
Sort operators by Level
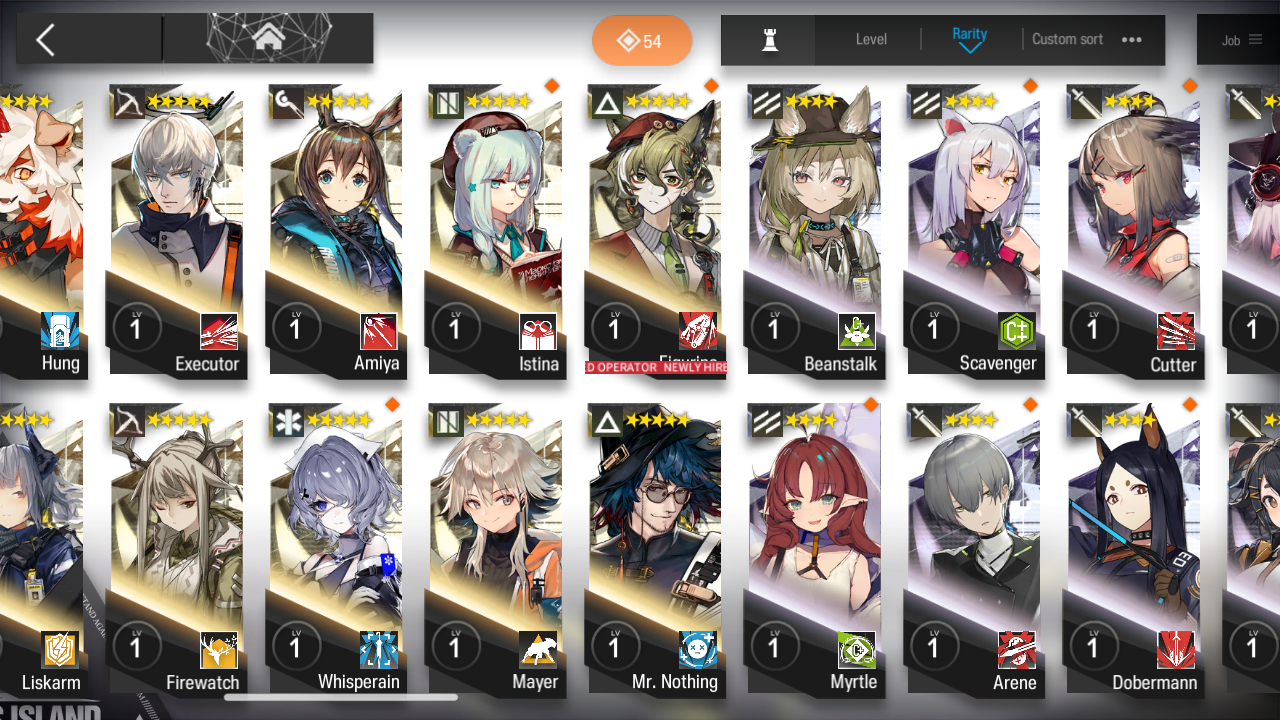pos(871,40)
